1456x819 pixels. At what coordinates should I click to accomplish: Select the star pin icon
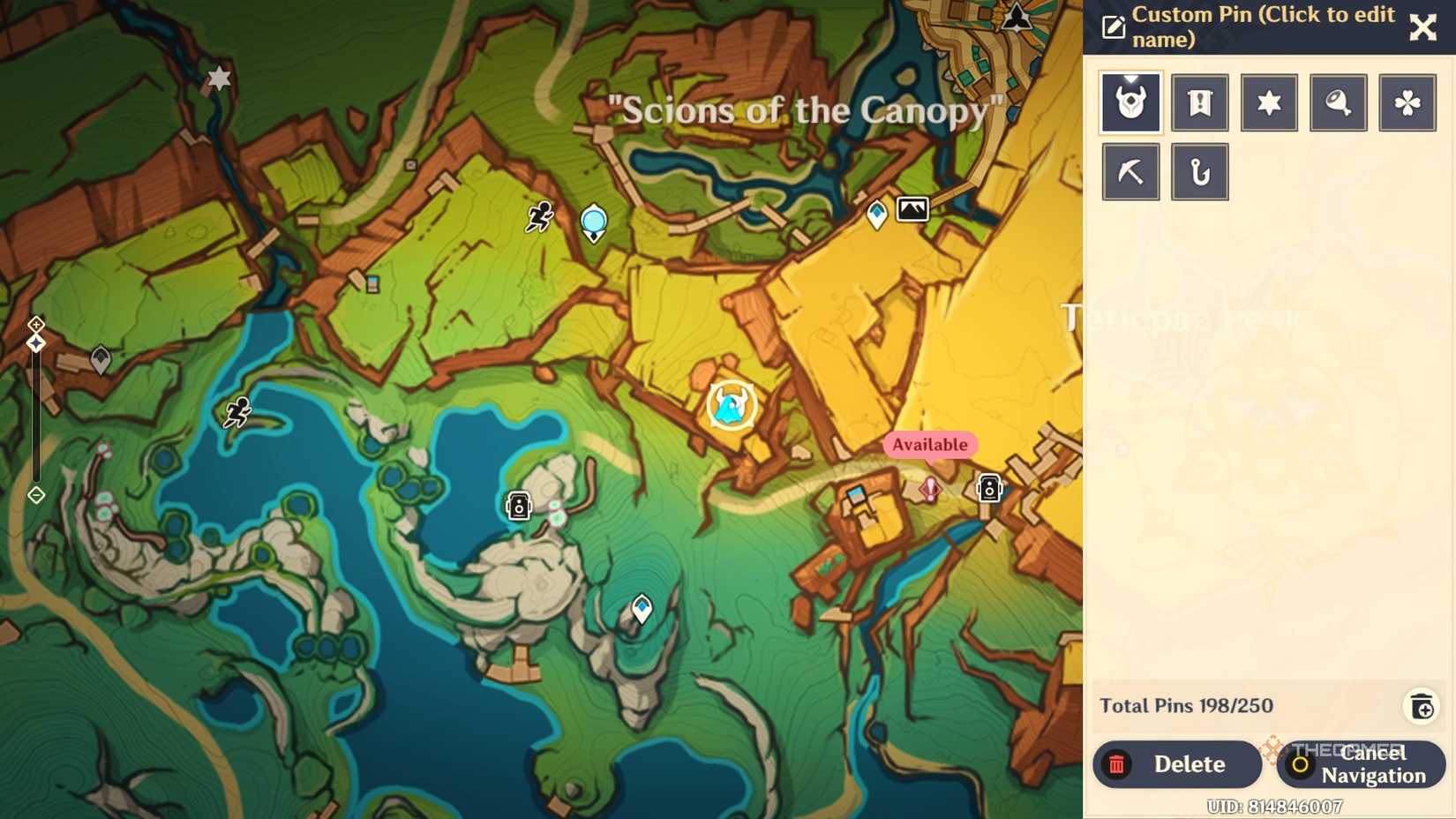(1268, 102)
